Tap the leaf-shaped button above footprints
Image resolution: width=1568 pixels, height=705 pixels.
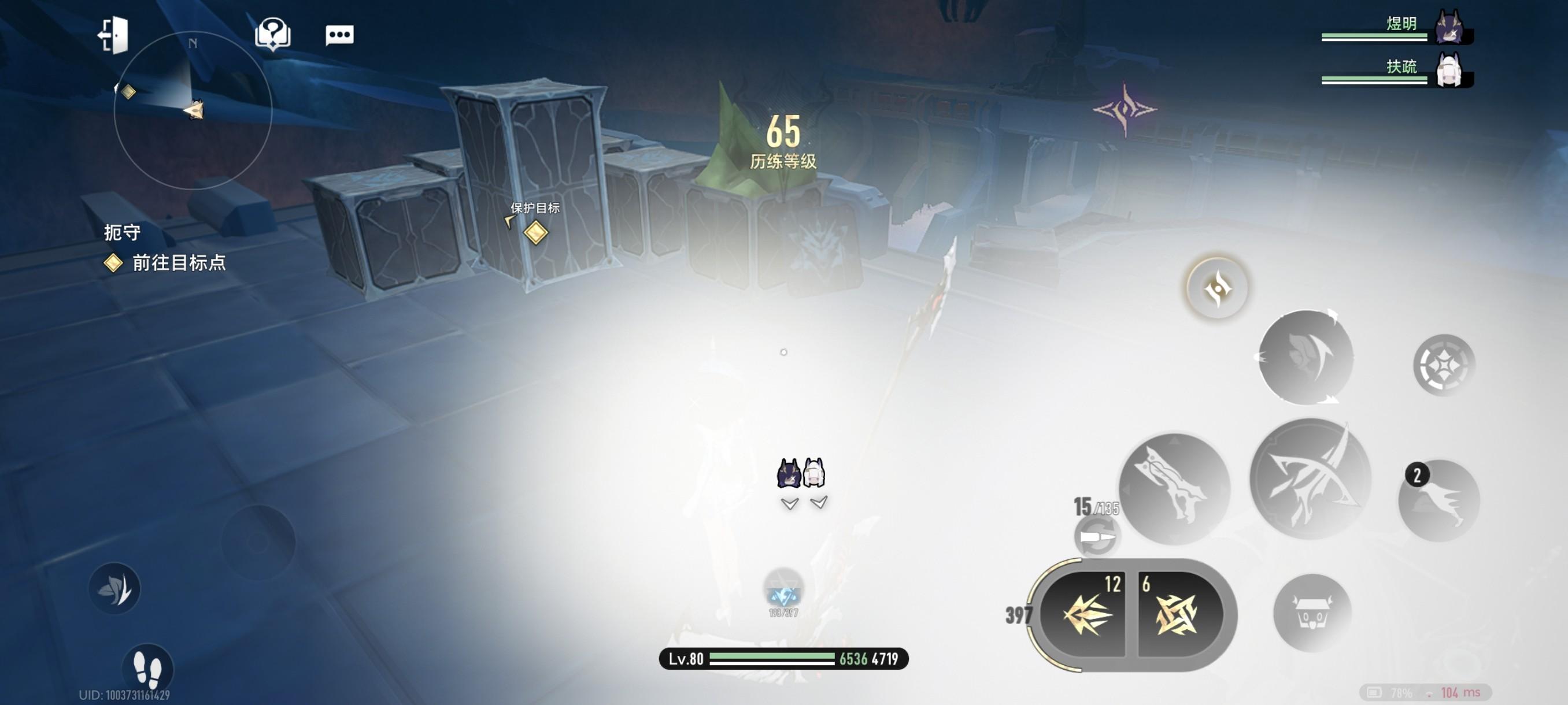point(114,588)
